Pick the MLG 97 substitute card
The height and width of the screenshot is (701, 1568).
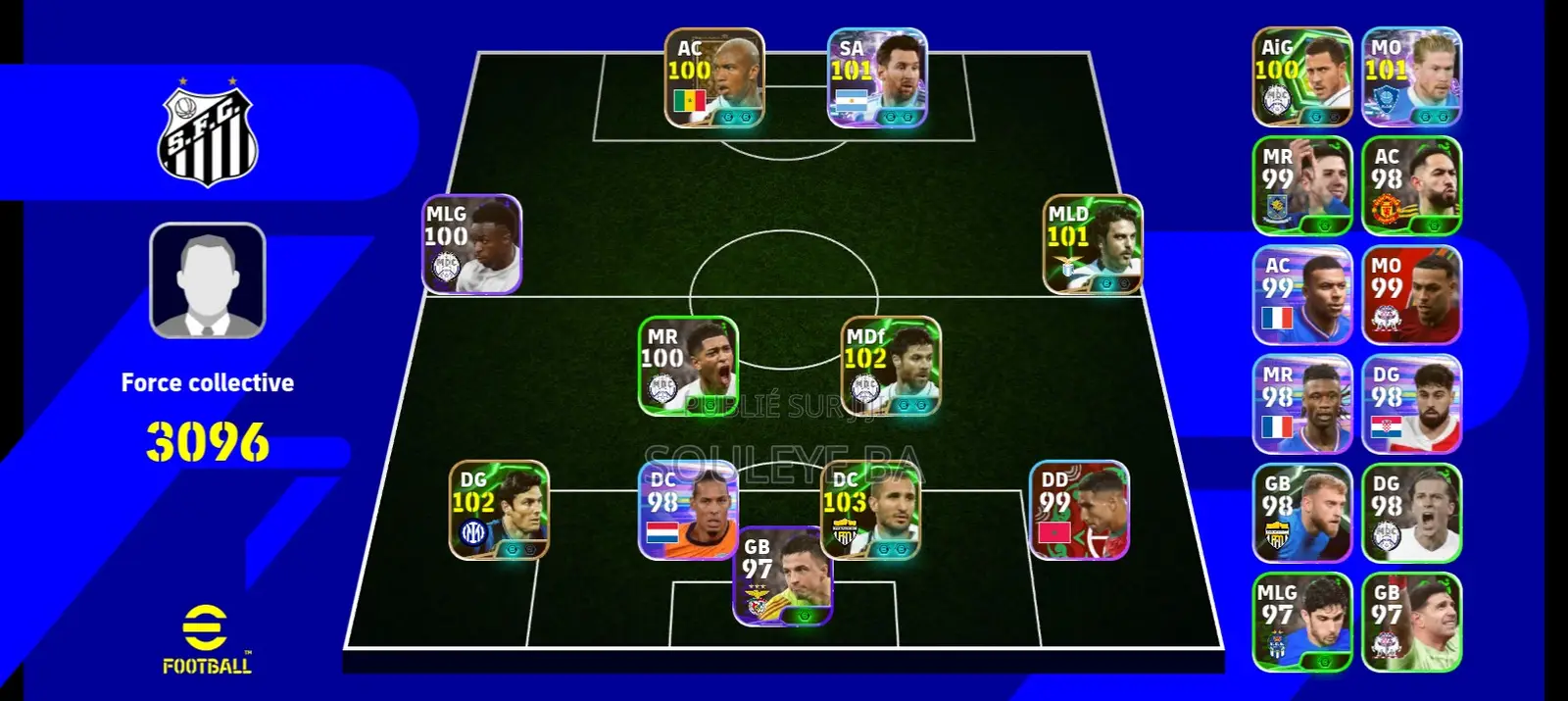(1302, 622)
